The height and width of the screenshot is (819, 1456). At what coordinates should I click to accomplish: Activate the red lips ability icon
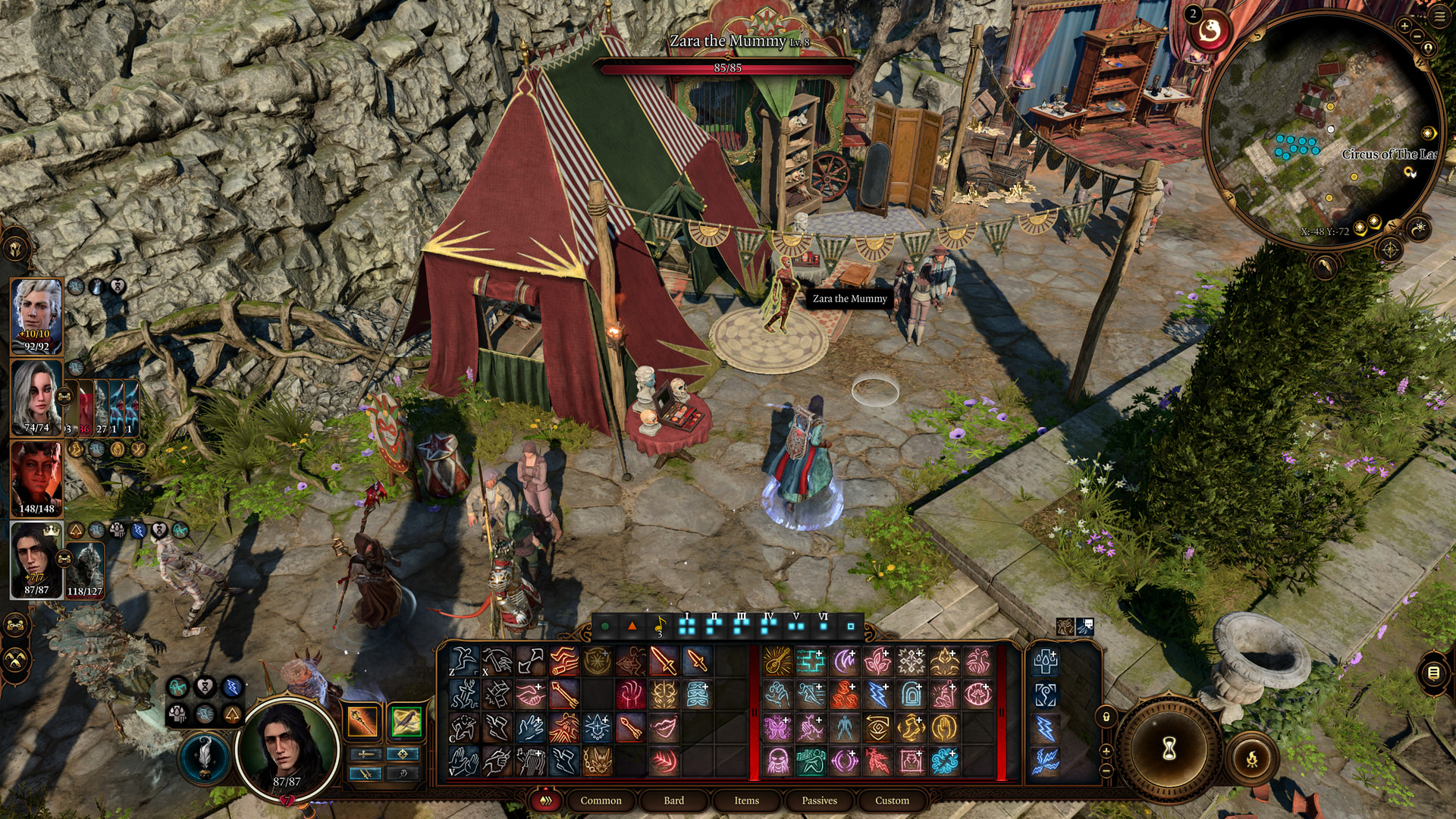click(x=664, y=728)
